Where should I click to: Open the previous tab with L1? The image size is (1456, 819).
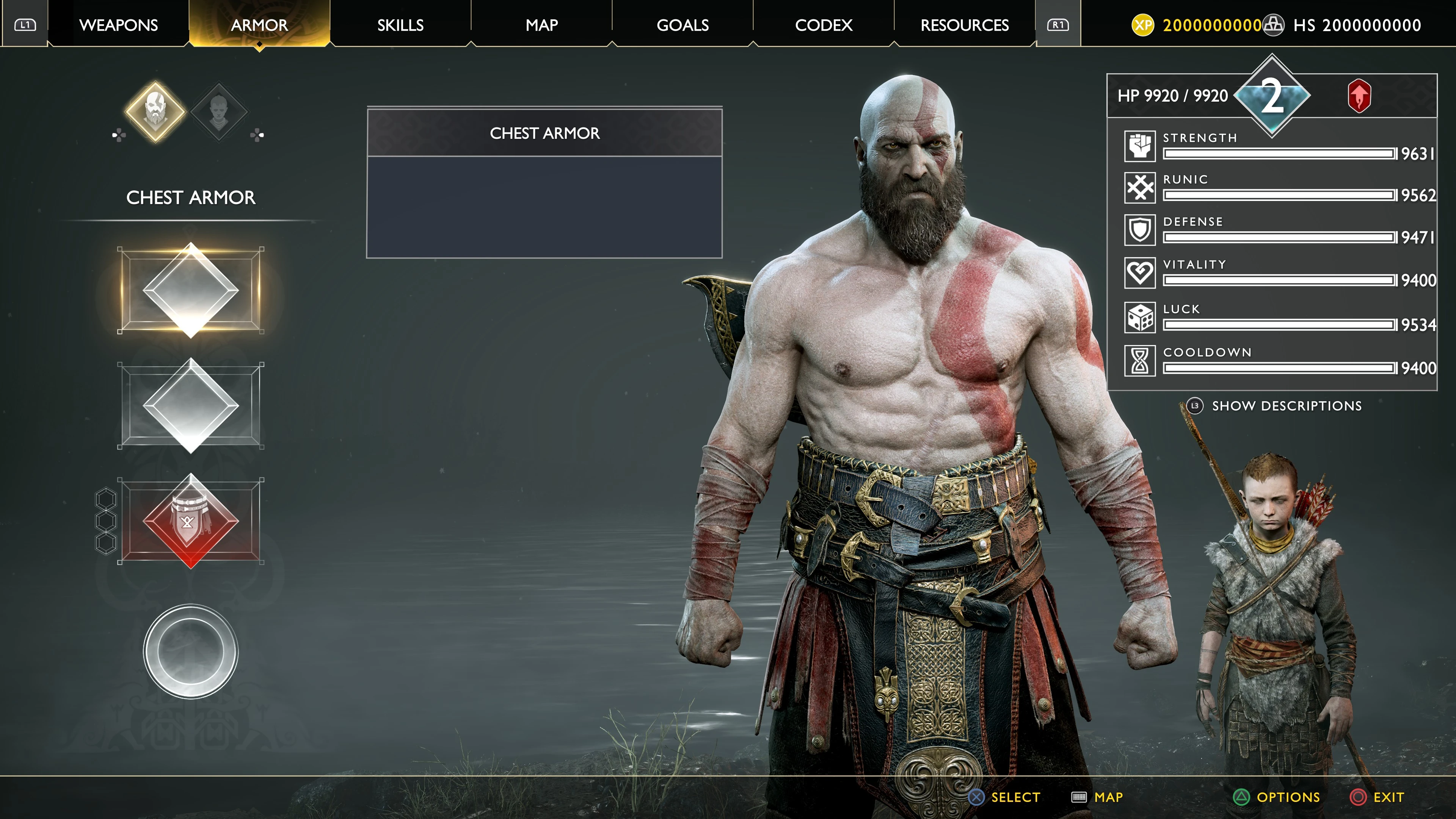coord(26,25)
